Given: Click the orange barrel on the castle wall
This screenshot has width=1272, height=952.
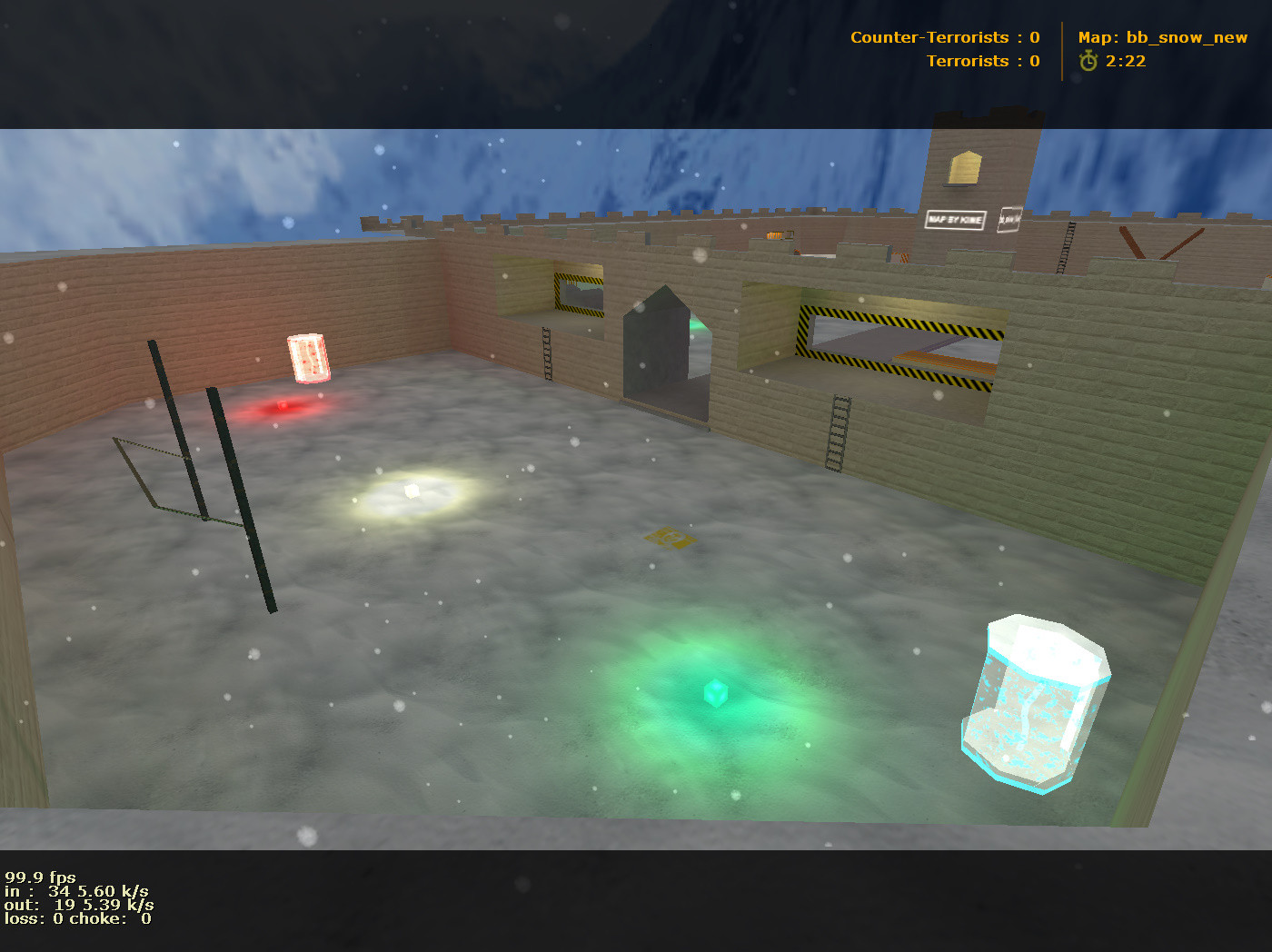Looking at the screenshot, I should 775,234.
